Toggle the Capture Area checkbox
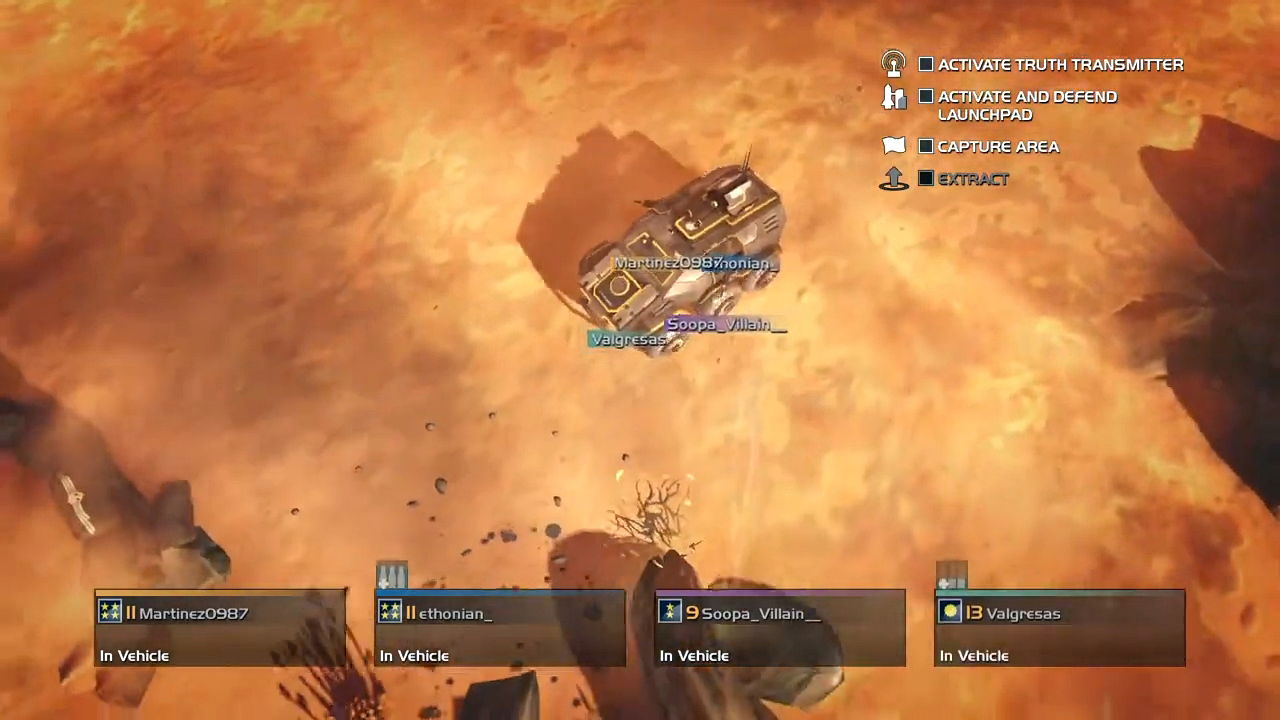Screen dimensions: 1280x720 [926, 147]
